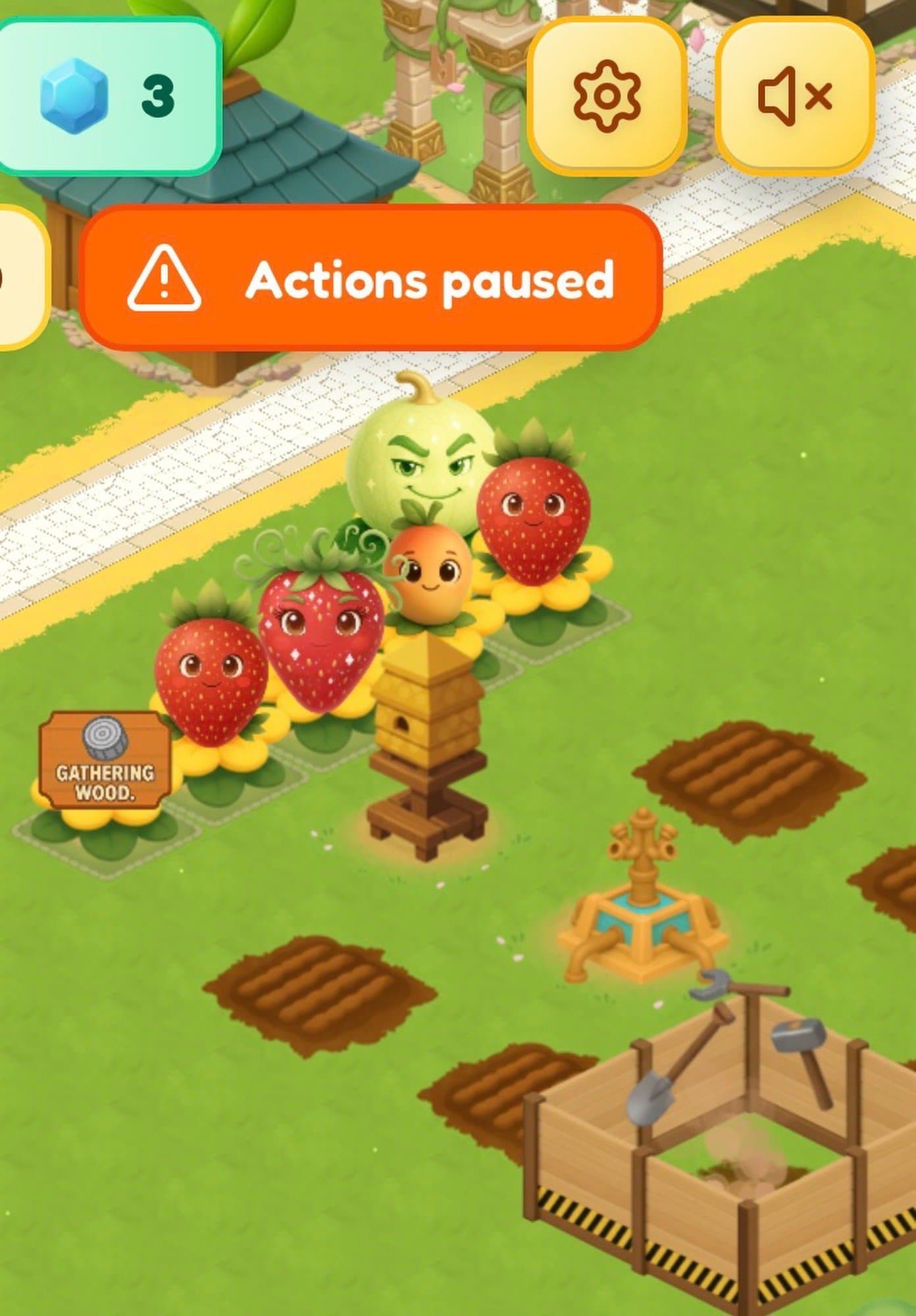Tap the Actions paused warning banner

pyautogui.click(x=370, y=278)
